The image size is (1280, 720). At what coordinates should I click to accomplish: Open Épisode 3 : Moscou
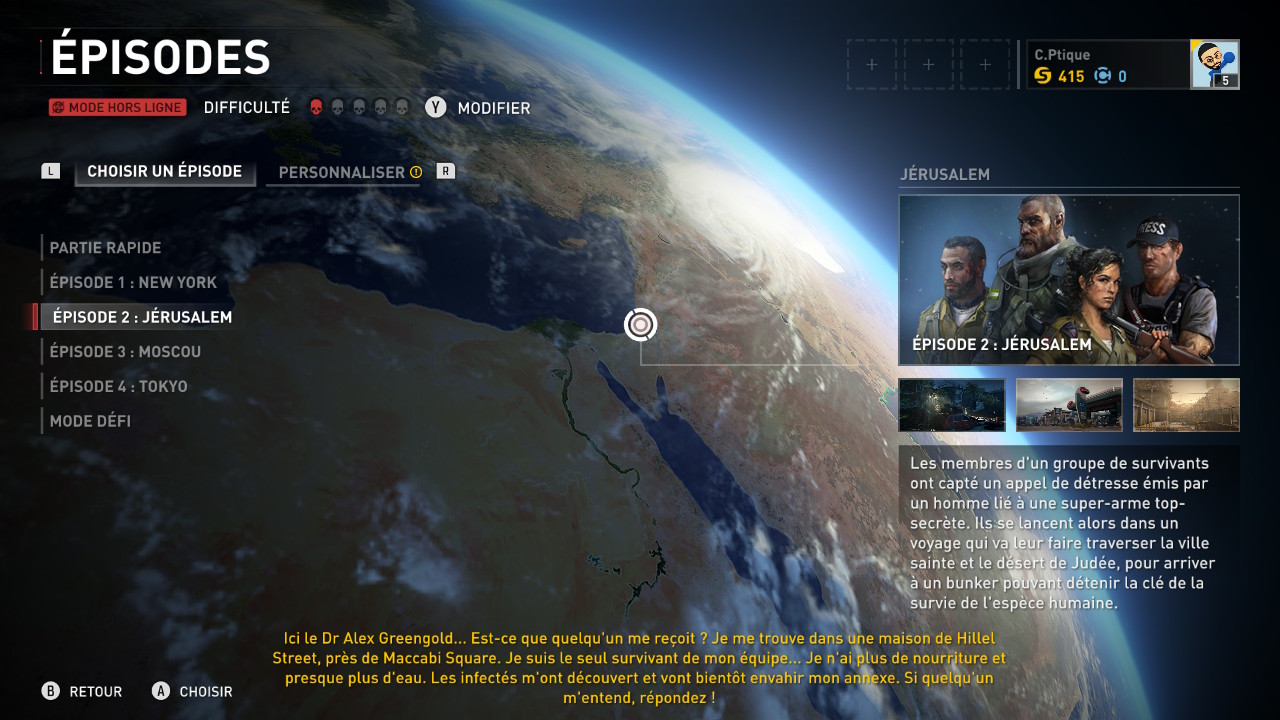pos(125,352)
